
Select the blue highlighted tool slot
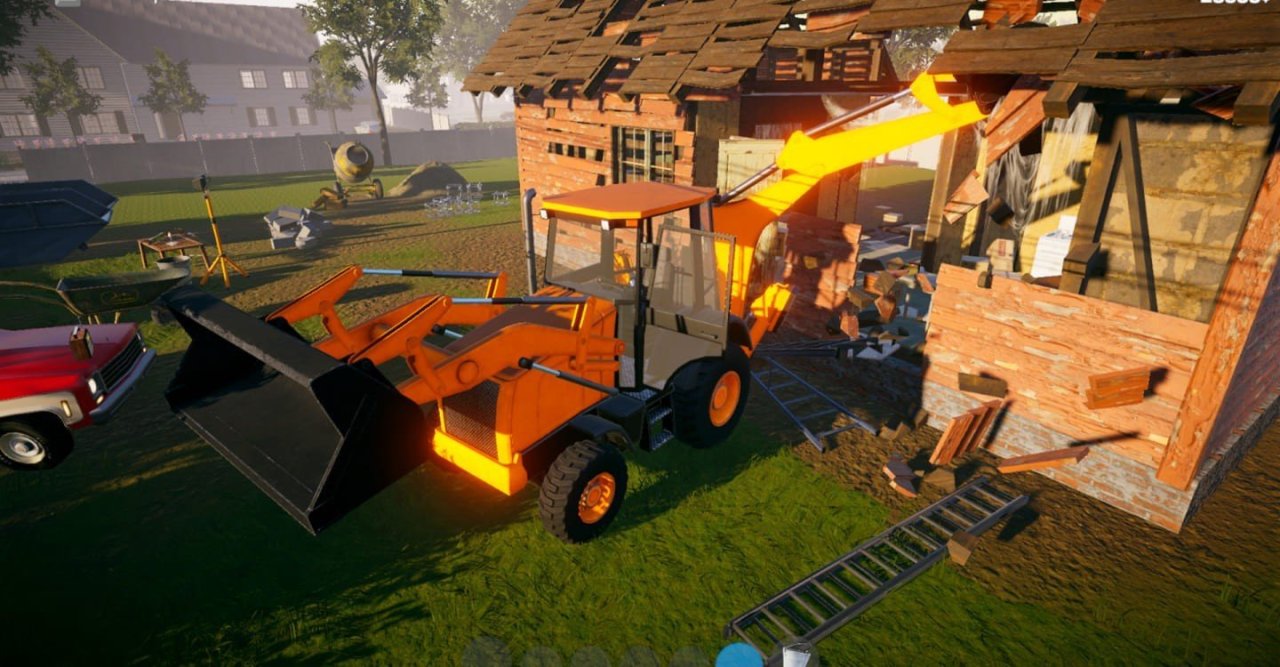(740, 656)
